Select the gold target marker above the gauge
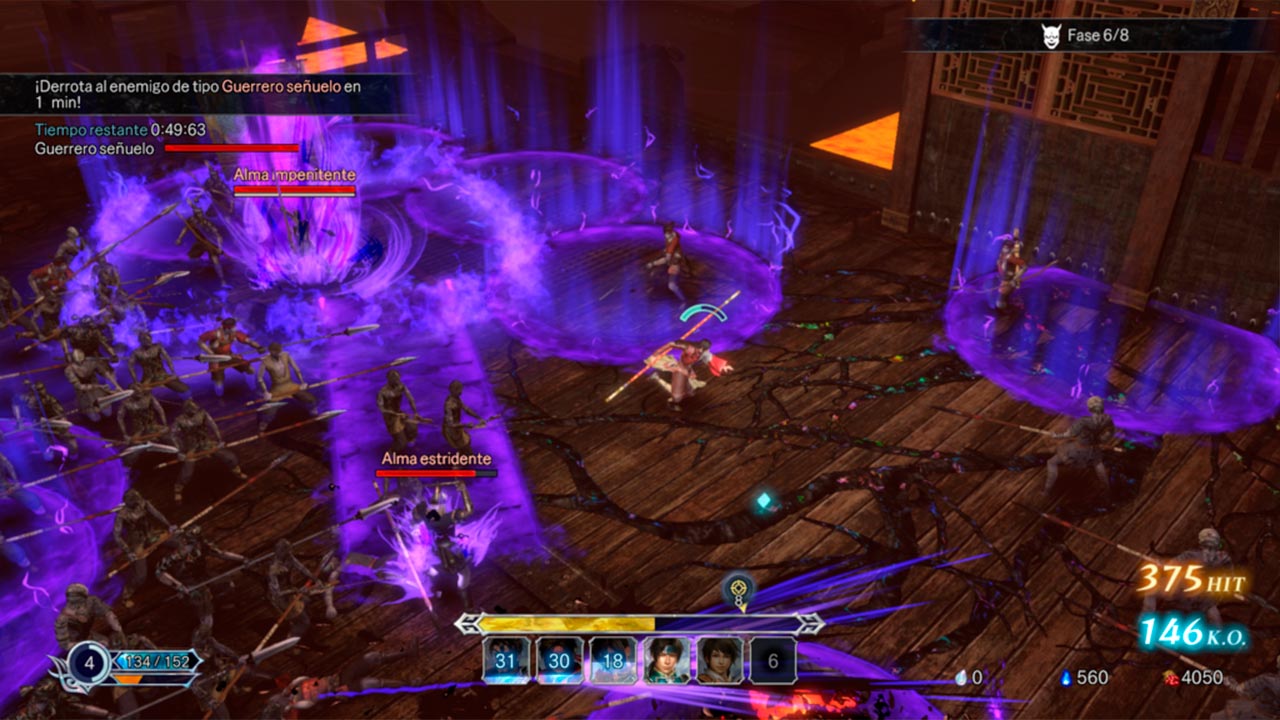Image resolution: width=1280 pixels, height=720 pixels. click(x=739, y=590)
